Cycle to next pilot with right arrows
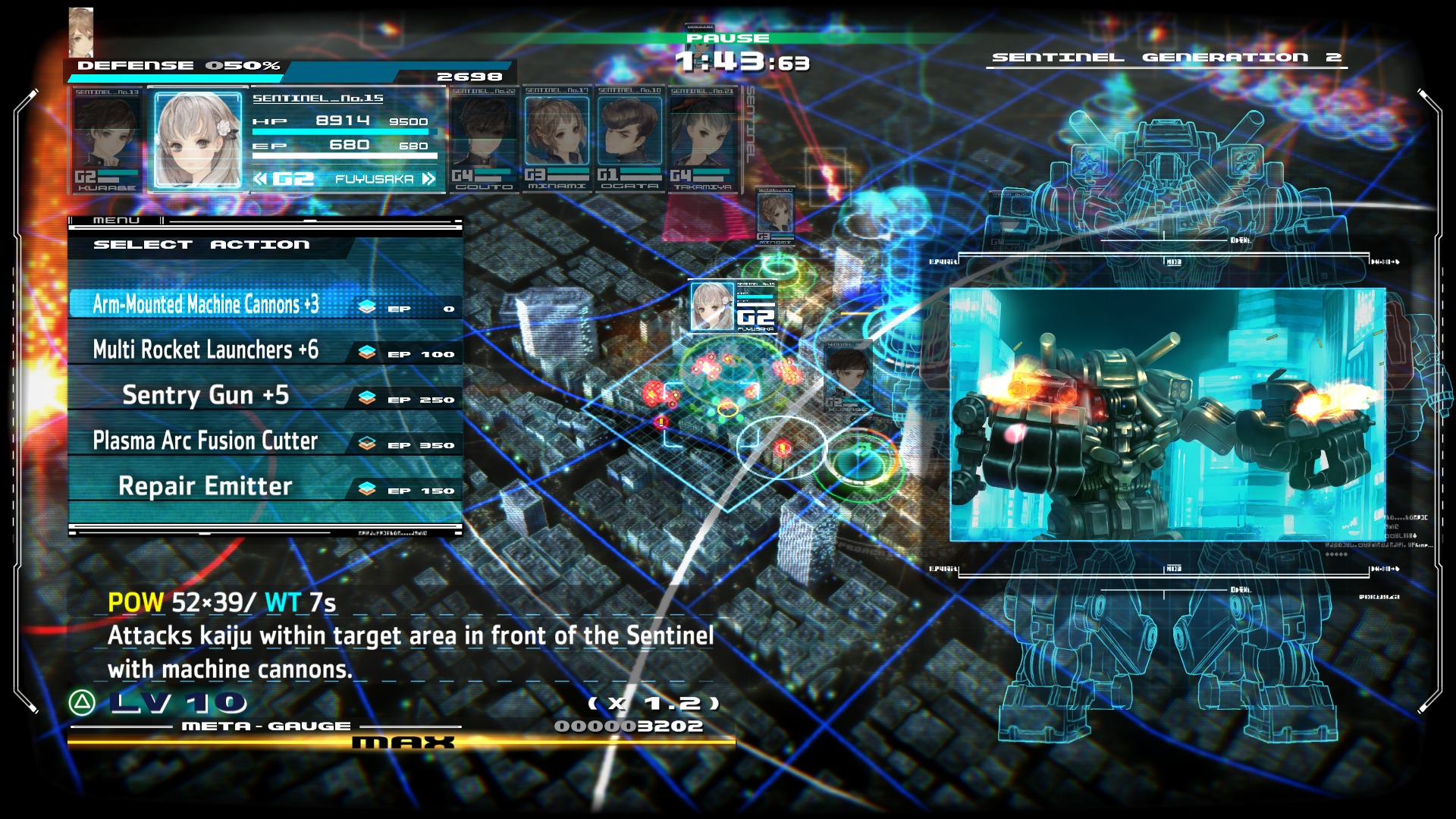1456x819 pixels. coord(429,179)
